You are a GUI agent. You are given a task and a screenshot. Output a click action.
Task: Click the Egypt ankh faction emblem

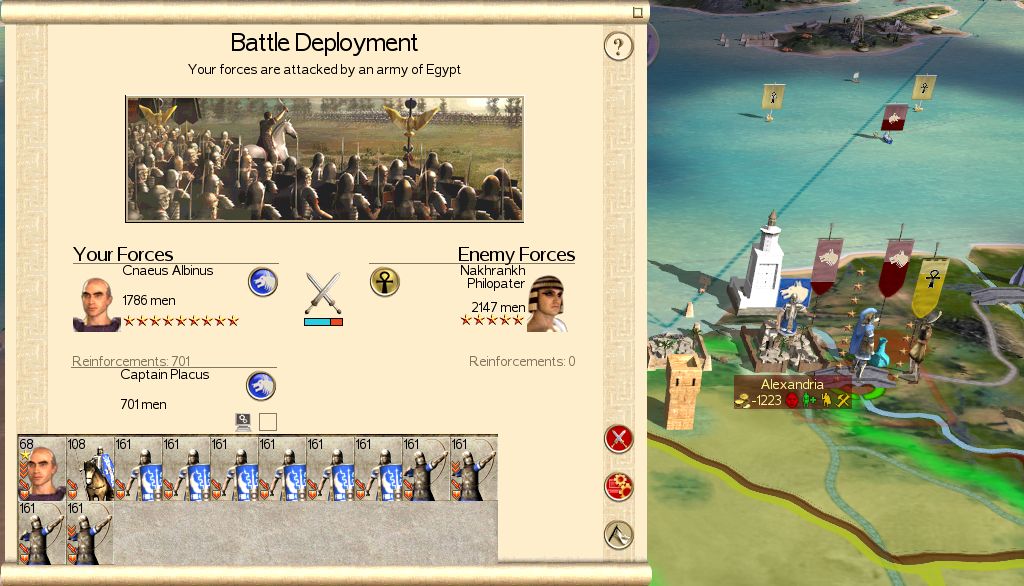click(x=385, y=282)
